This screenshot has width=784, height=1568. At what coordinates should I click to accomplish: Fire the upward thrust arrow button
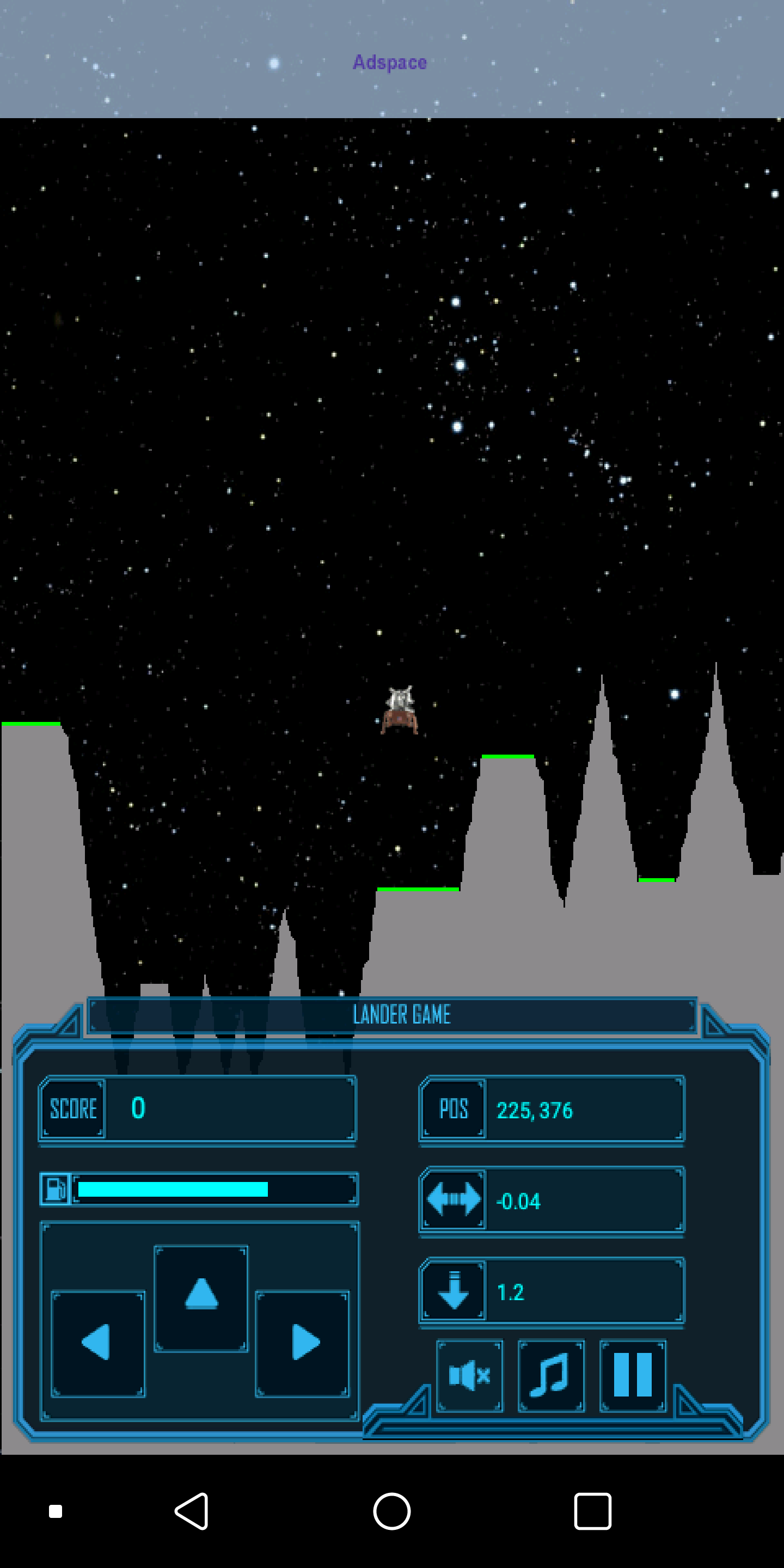[x=201, y=1298]
